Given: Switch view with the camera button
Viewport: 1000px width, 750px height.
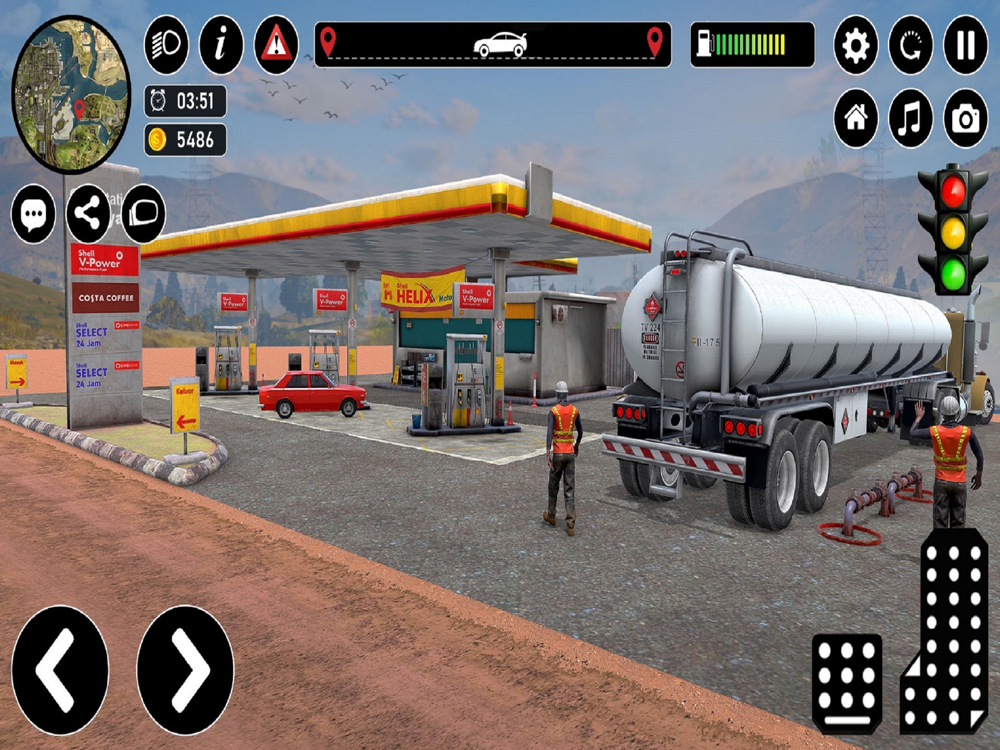Looking at the screenshot, I should pos(966,119).
